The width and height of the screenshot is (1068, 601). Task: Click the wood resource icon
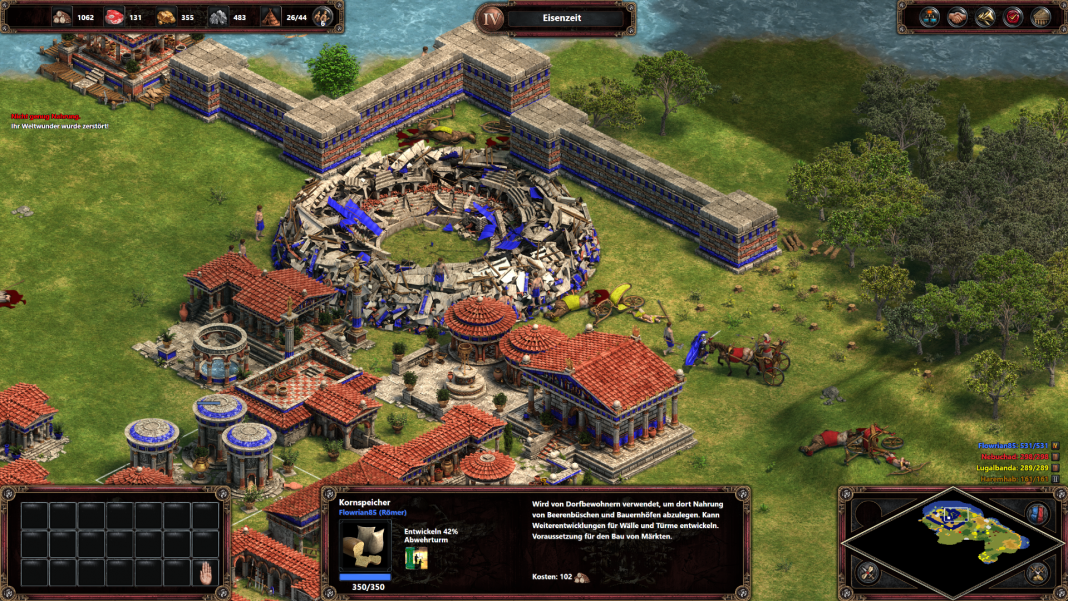[x=61, y=17]
